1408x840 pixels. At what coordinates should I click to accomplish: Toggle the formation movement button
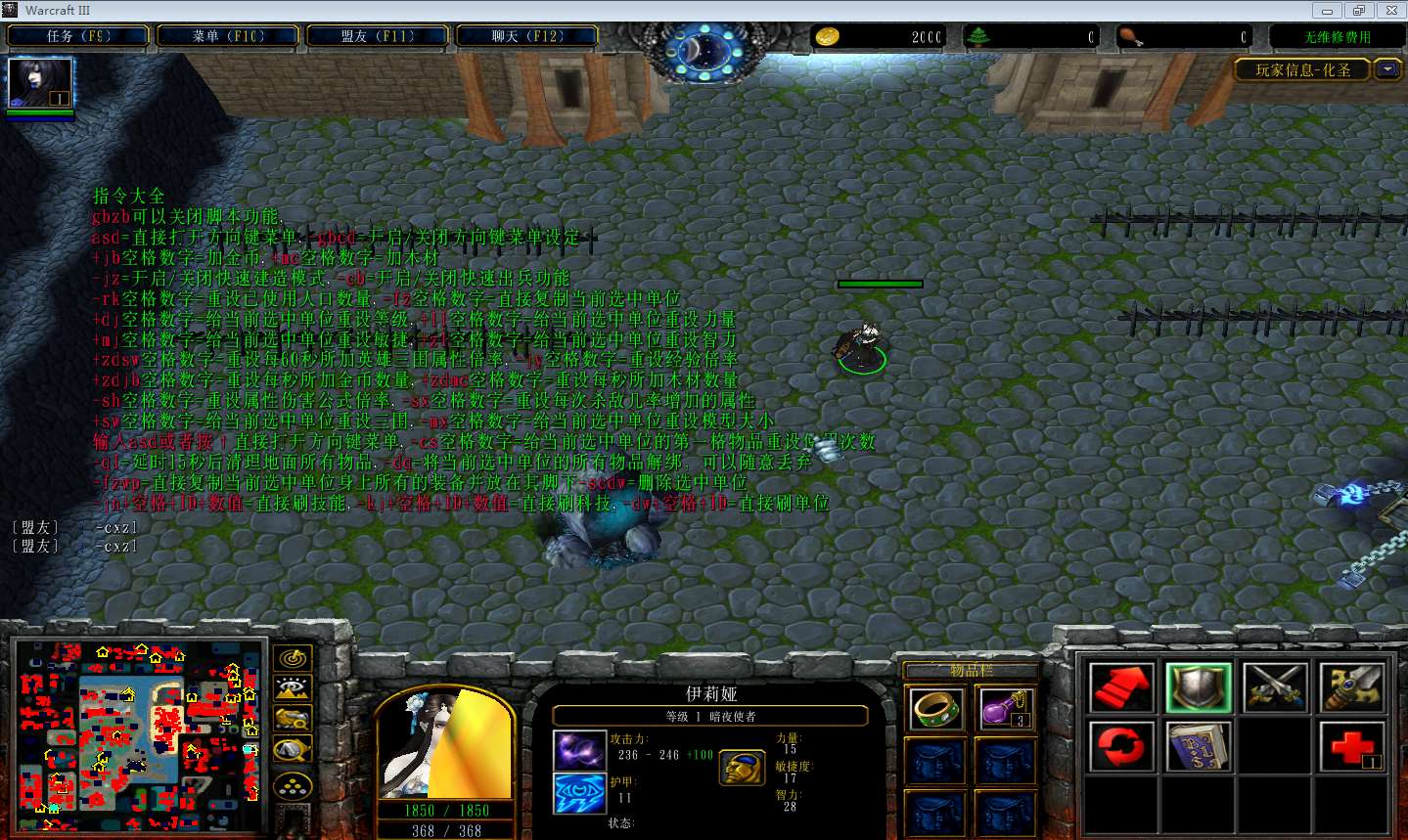[x=293, y=786]
